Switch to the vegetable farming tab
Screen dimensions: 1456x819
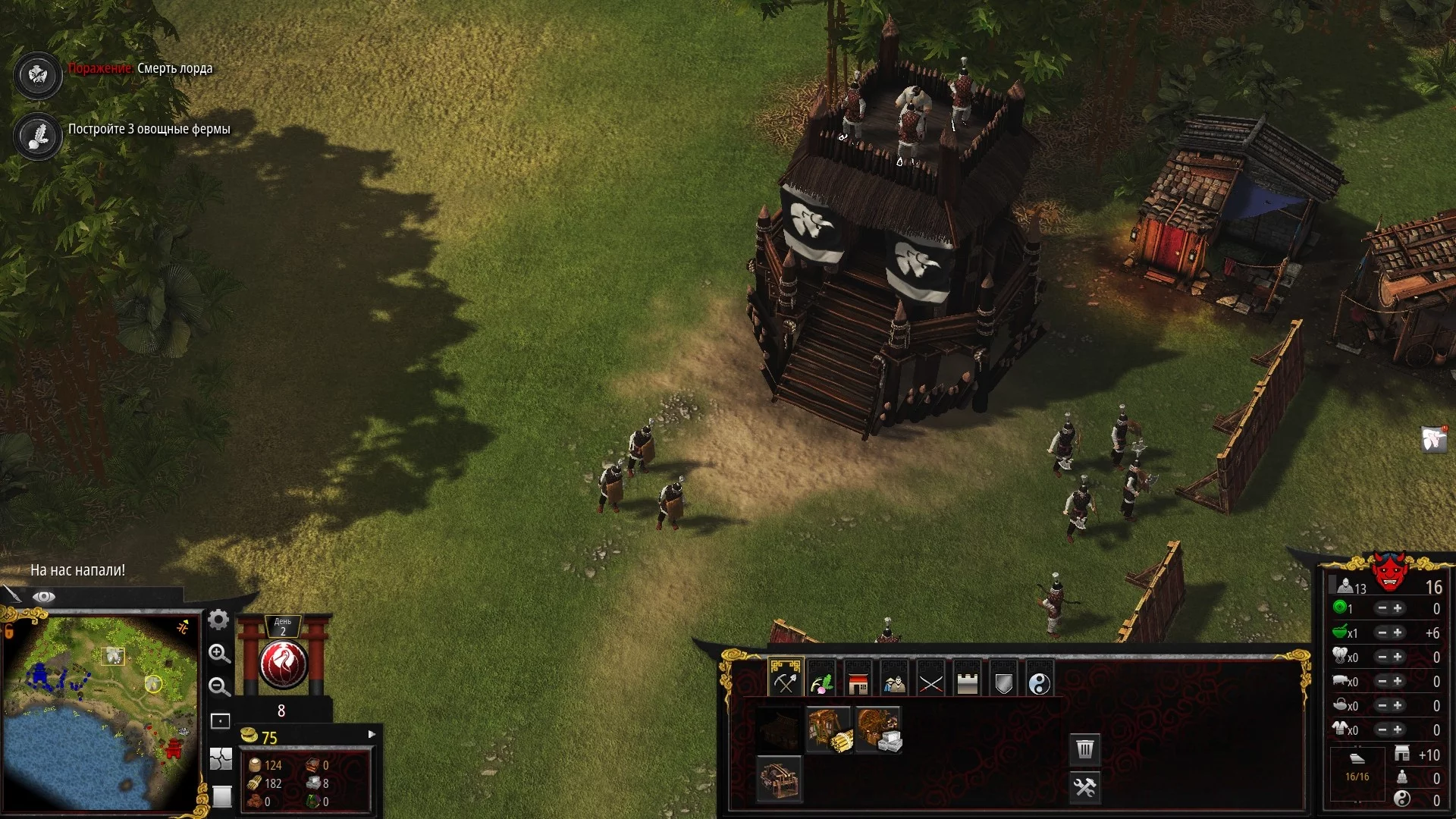pos(821,682)
